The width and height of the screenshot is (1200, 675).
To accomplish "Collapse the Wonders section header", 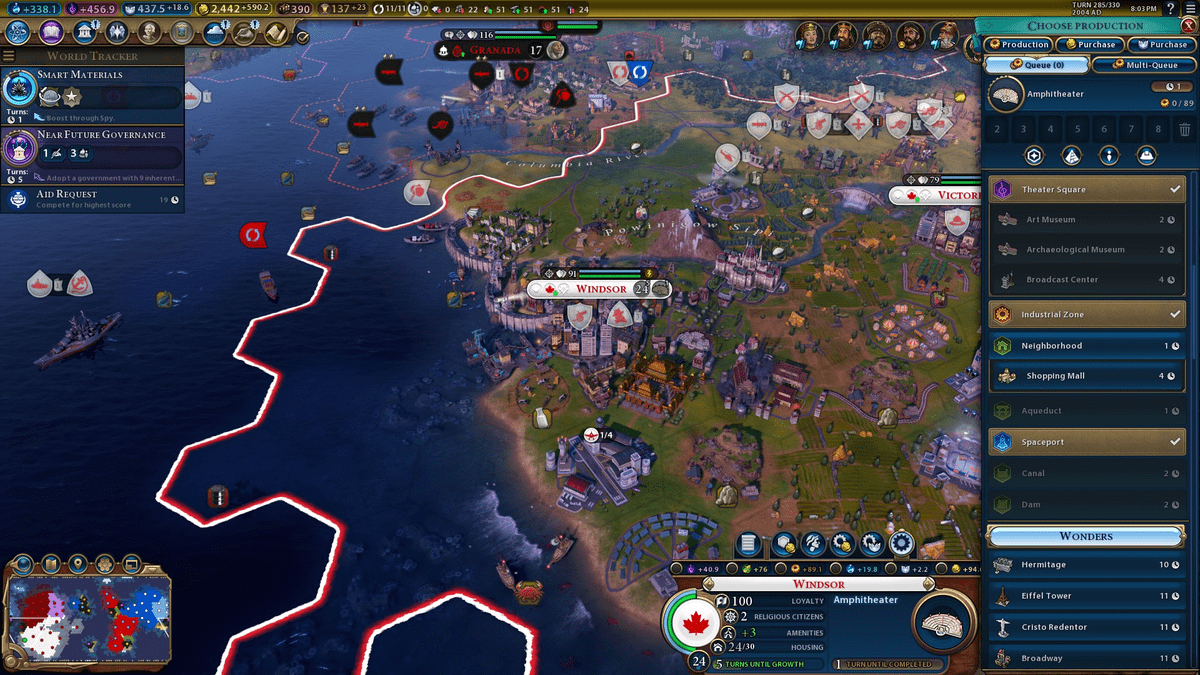I will point(1086,536).
